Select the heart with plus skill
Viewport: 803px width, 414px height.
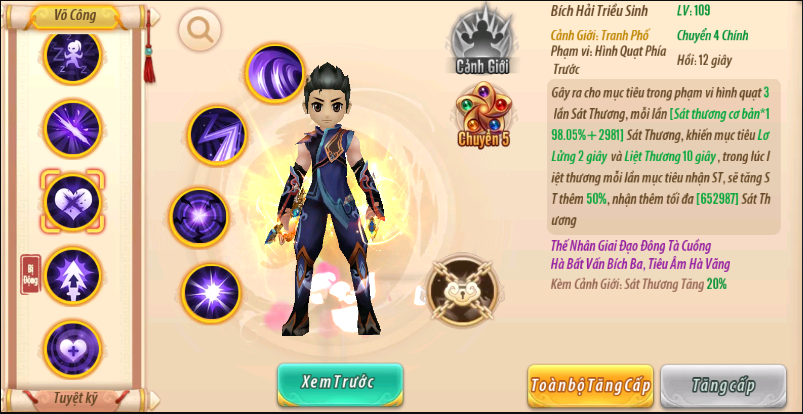72,346
